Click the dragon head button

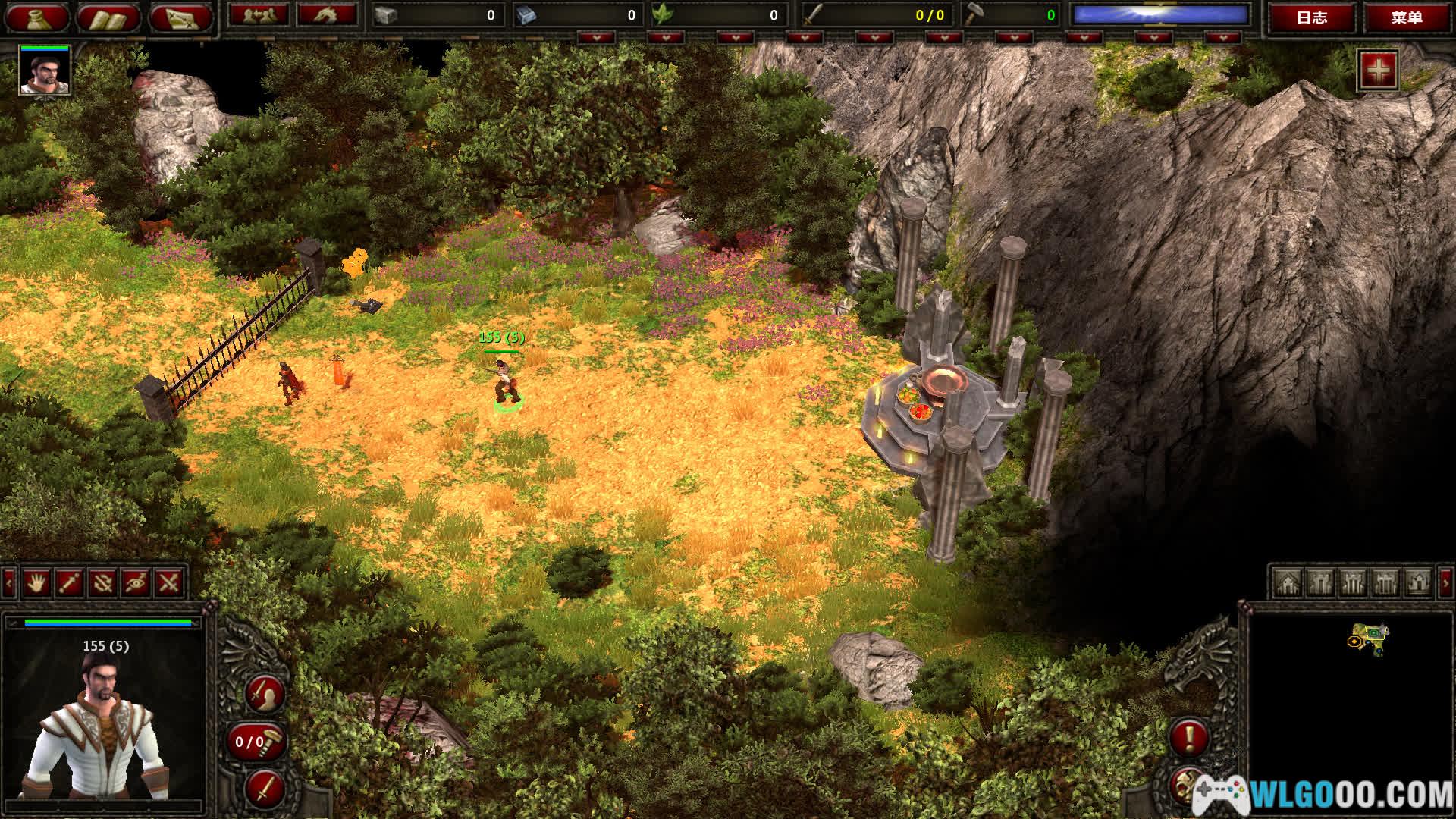pyautogui.click(x=327, y=15)
